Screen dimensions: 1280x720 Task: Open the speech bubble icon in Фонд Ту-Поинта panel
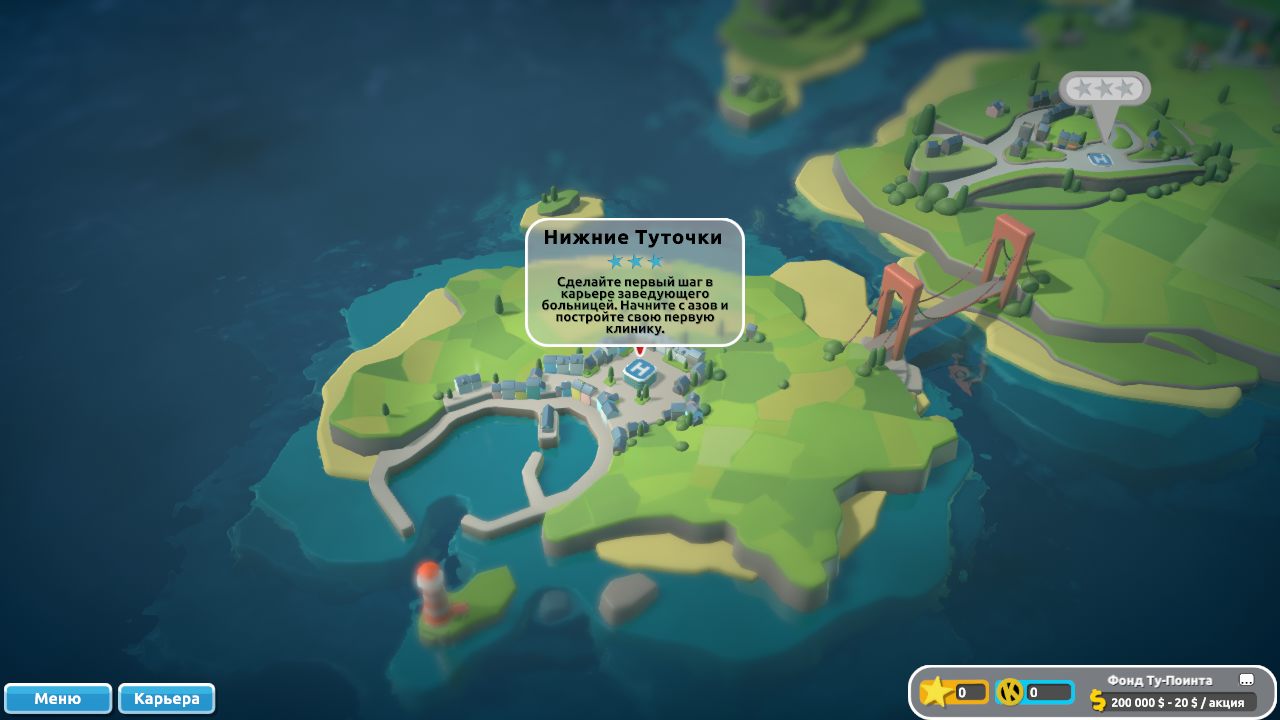pos(1246,680)
